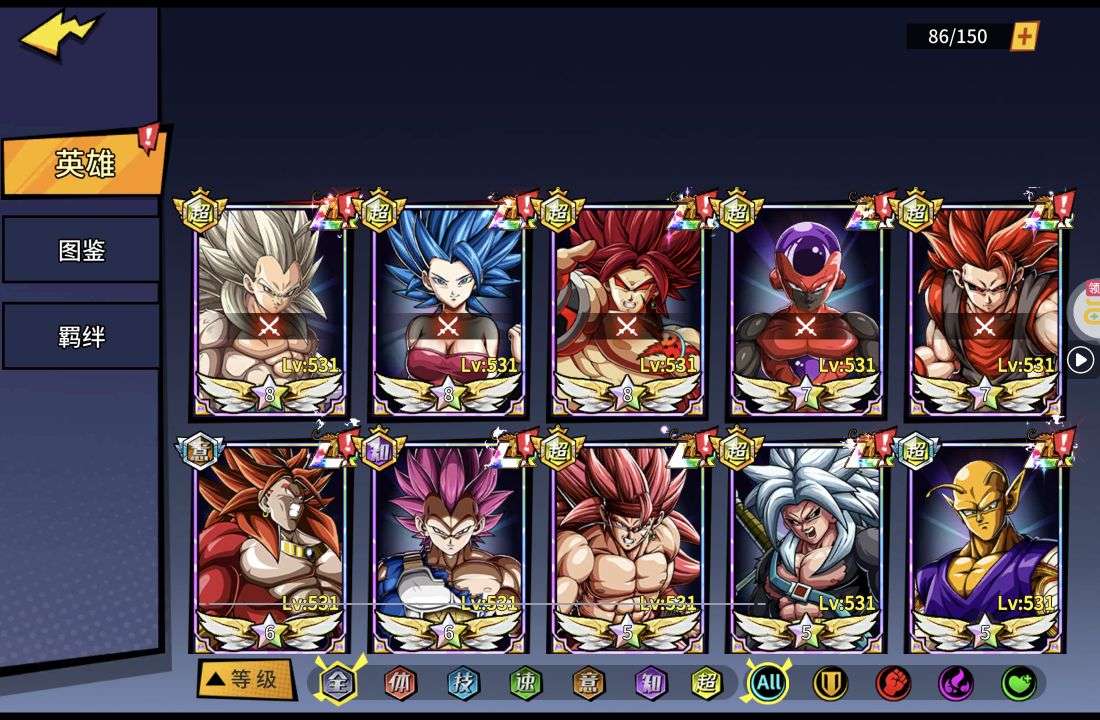Filter heroes by purple 知 type

point(649,683)
